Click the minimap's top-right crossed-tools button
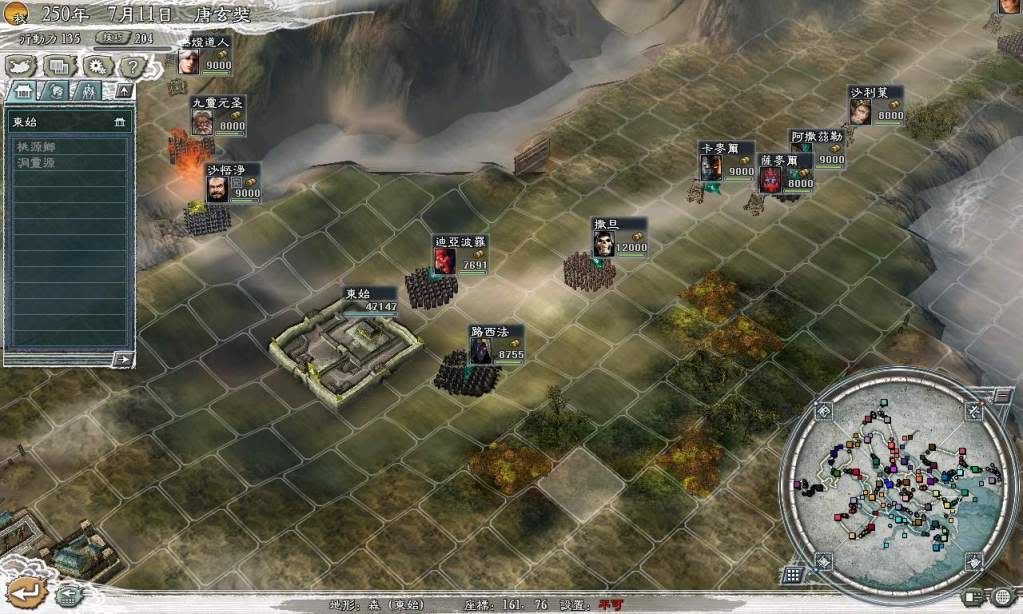The width and height of the screenshot is (1023, 614). point(973,411)
